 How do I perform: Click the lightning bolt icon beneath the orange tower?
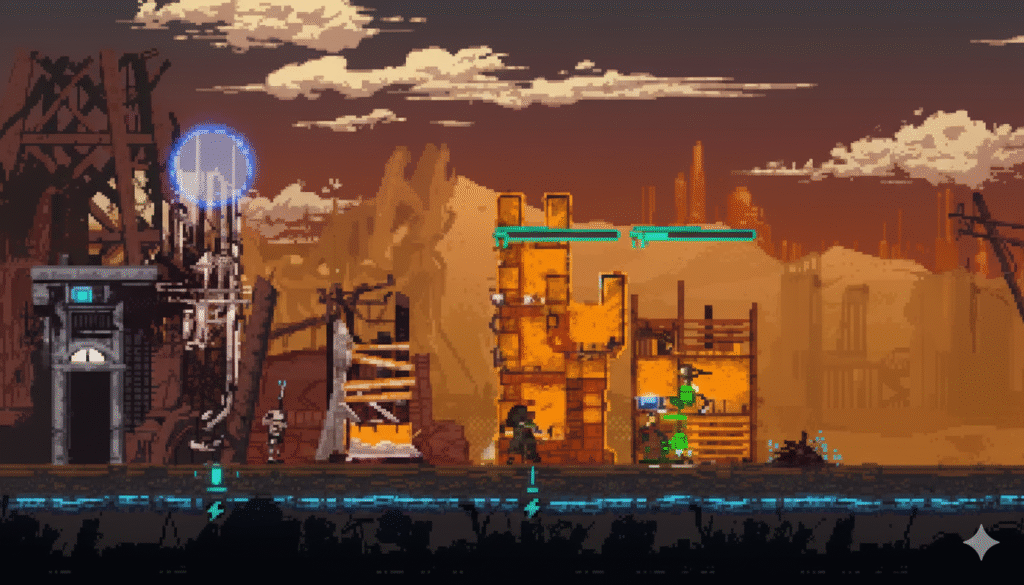[531, 508]
